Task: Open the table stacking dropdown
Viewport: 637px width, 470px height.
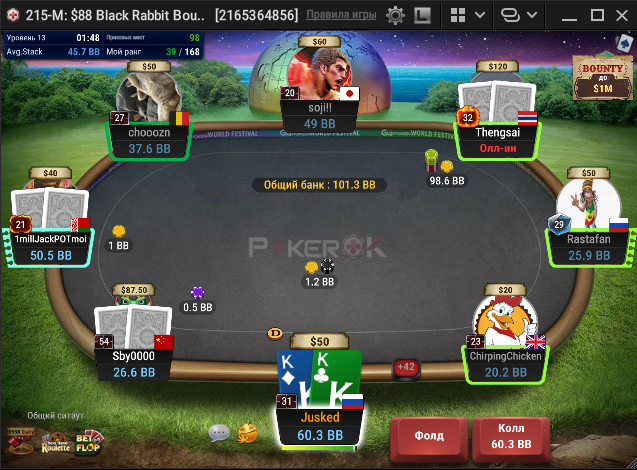Action: (x=516, y=16)
